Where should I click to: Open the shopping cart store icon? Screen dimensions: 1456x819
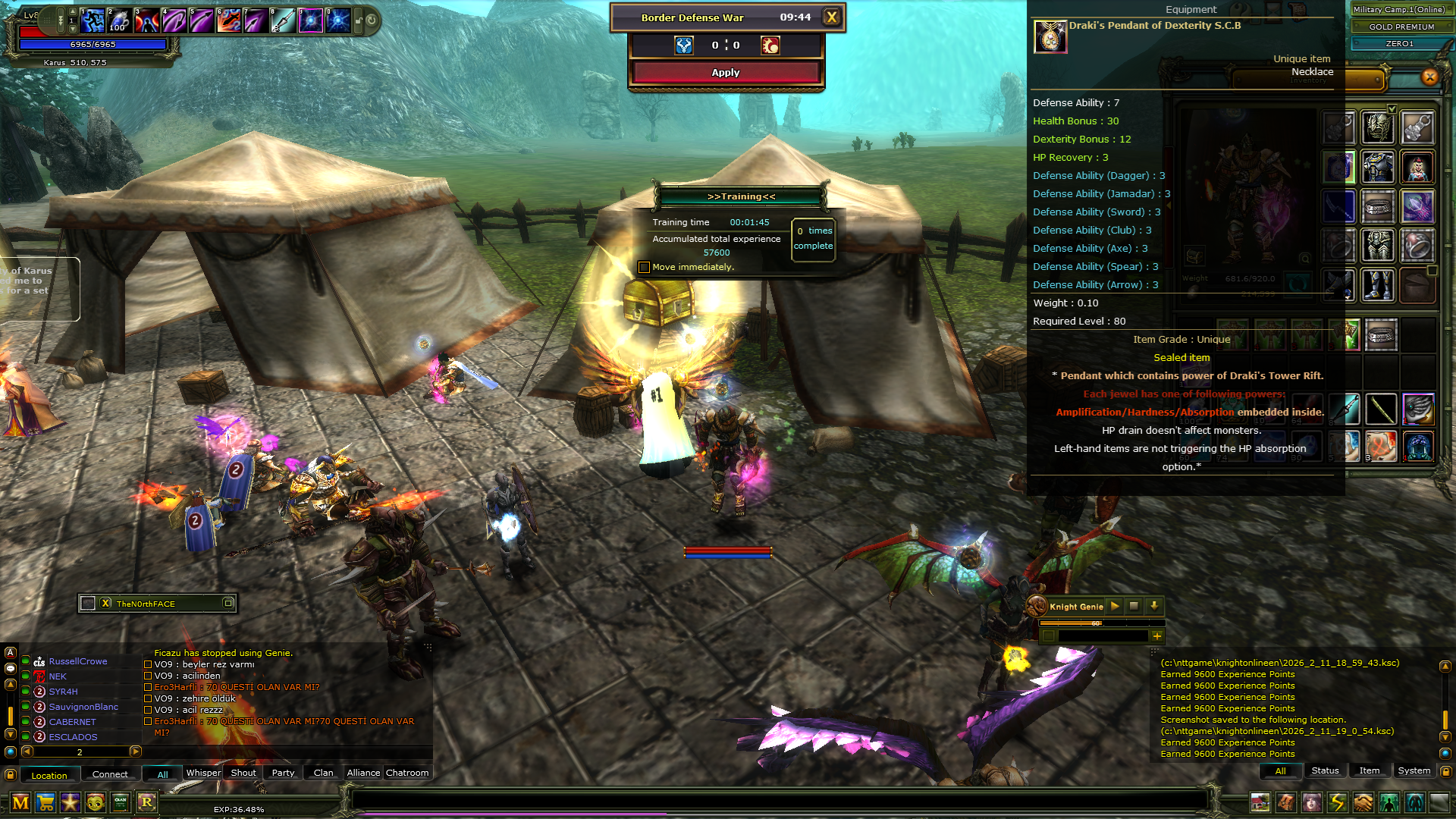45,802
